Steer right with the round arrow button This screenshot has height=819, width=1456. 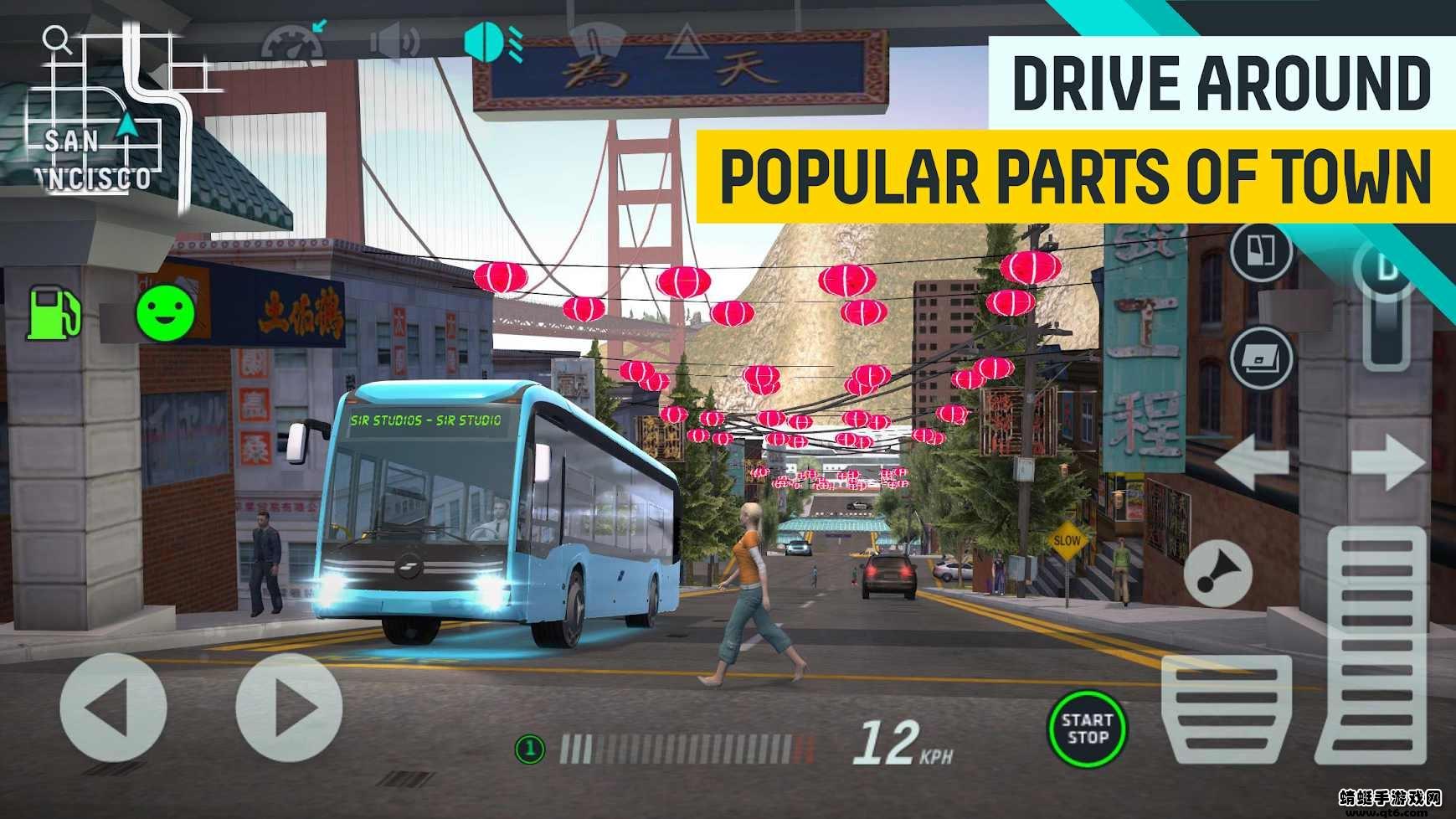pyautogui.click(x=290, y=708)
